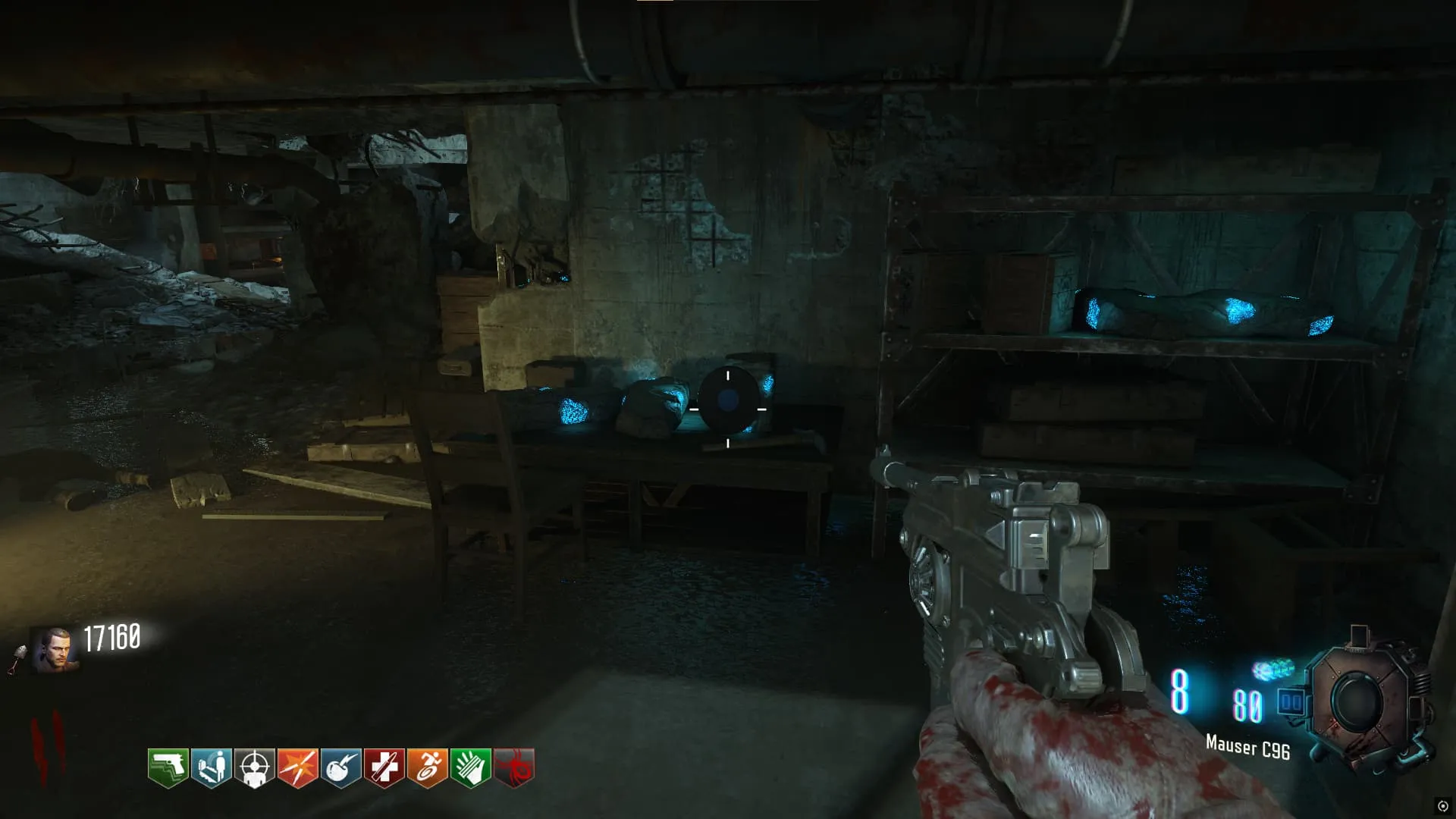Select the shovel item icon

[x=17, y=658]
